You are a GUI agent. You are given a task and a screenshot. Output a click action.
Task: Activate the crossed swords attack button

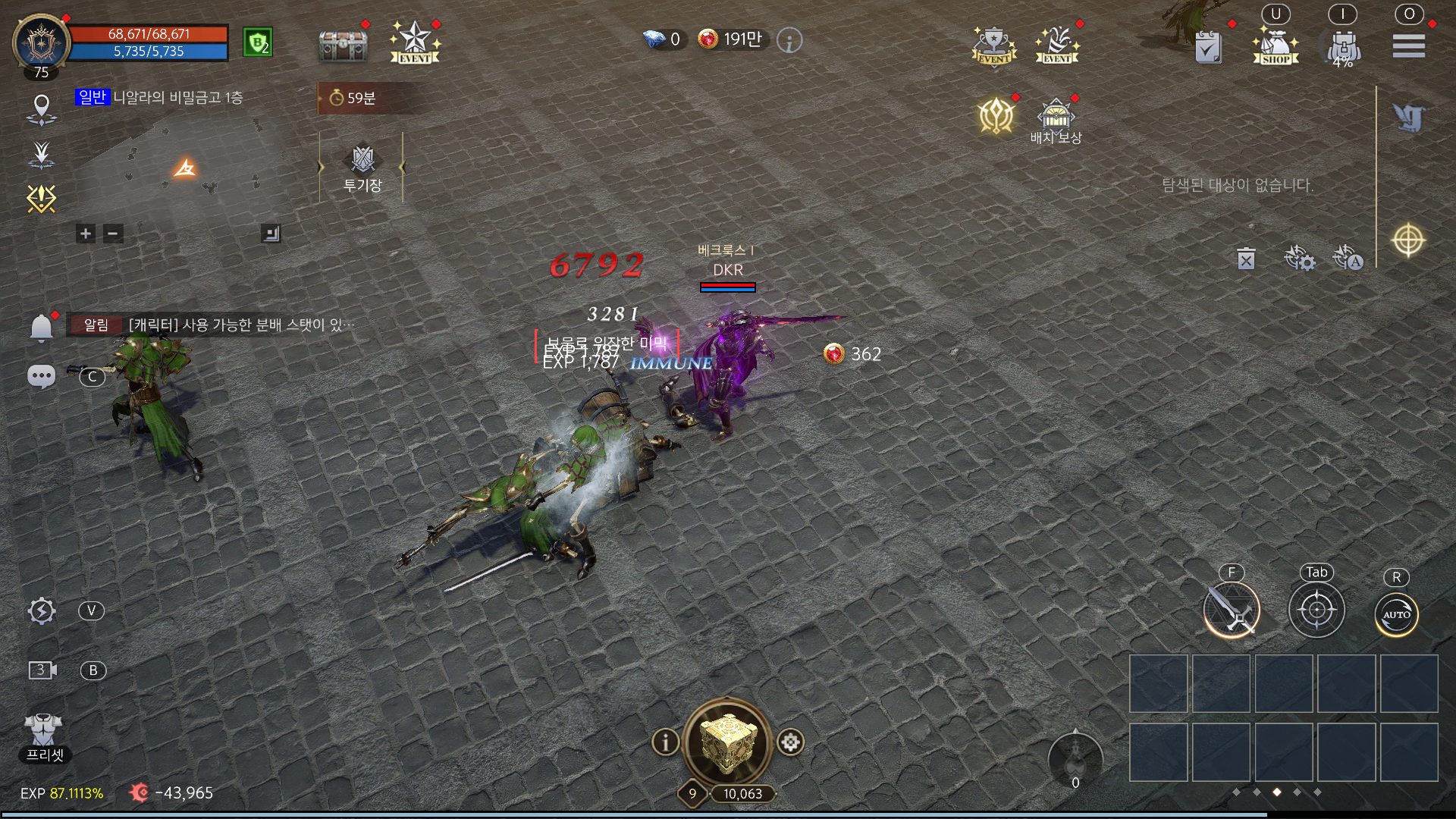pos(1232,610)
